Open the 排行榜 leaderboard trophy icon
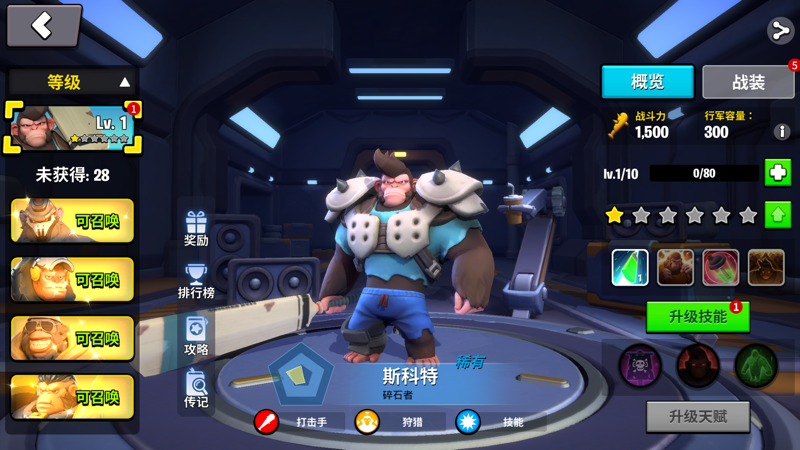 click(196, 281)
